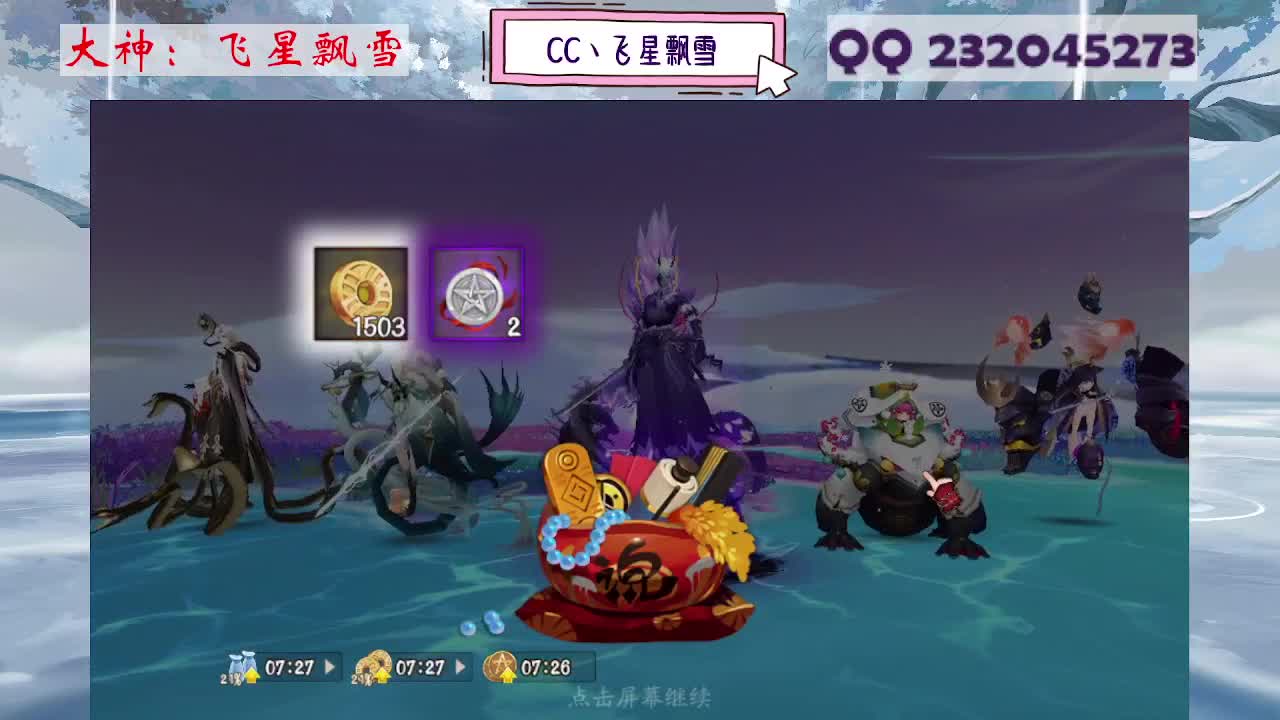Click the QQ logo in the top banner
1280x720 pixels.
pyautogui.click(x=872, y=47)
